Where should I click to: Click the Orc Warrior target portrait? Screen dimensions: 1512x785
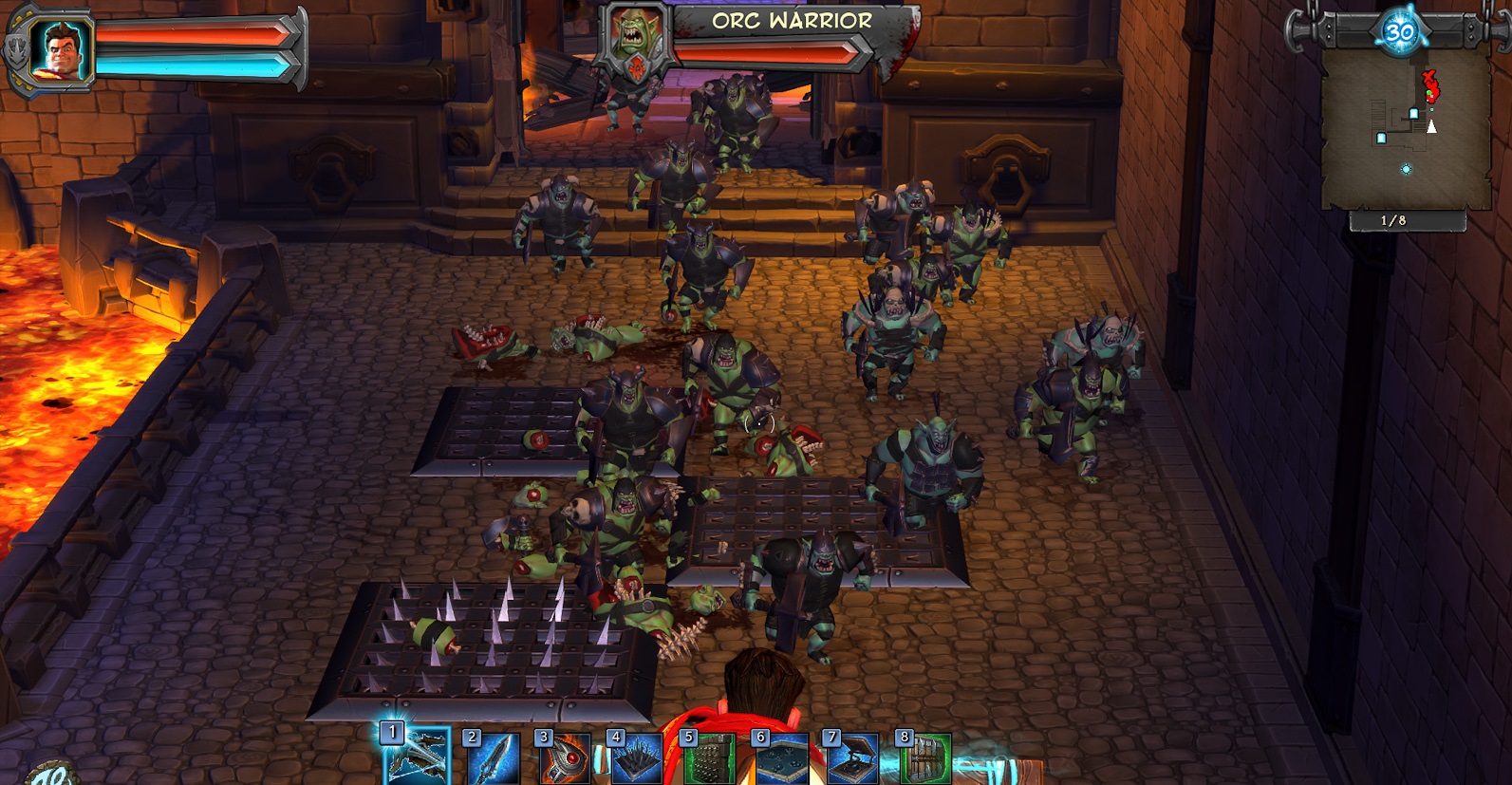click(634, 38)
